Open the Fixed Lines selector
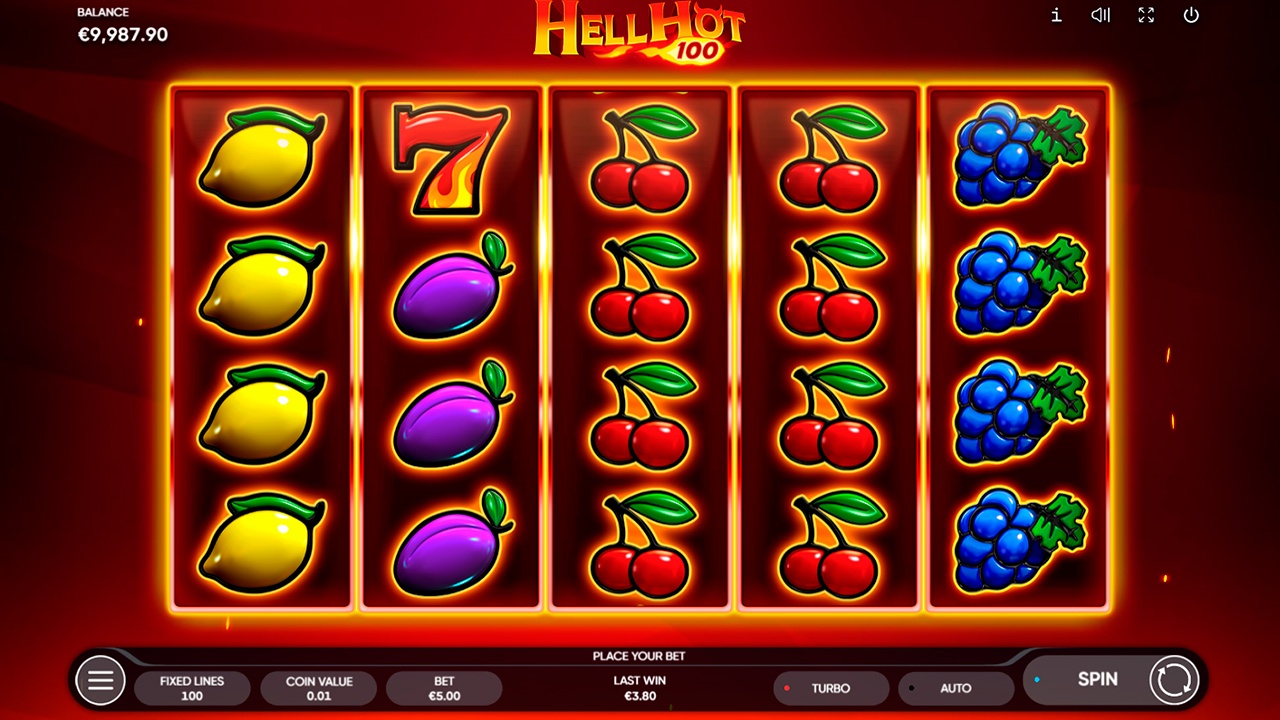This screenshot has width=1280, height=720. (x=192, y=688)
